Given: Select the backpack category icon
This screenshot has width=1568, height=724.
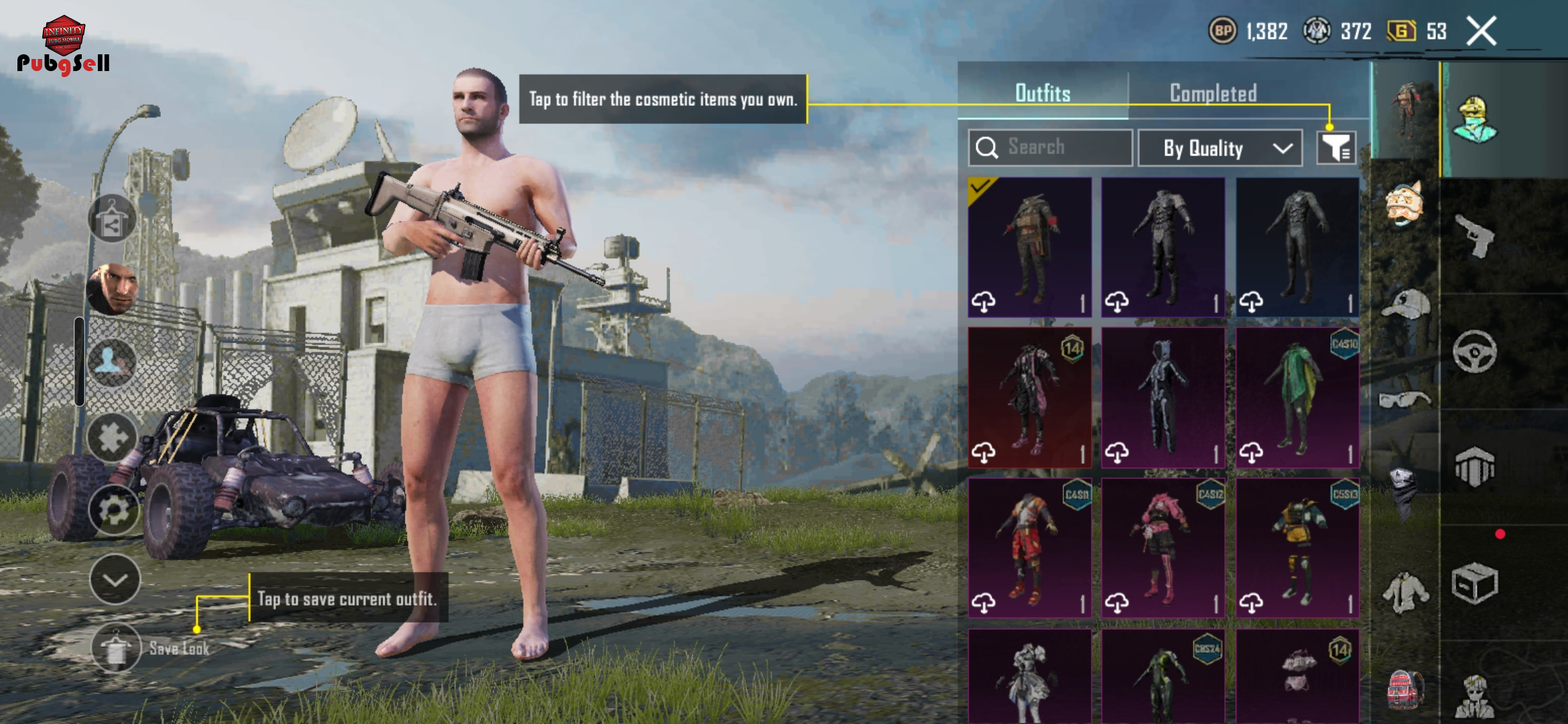Looking at the screenshot, I should 1404,689.
